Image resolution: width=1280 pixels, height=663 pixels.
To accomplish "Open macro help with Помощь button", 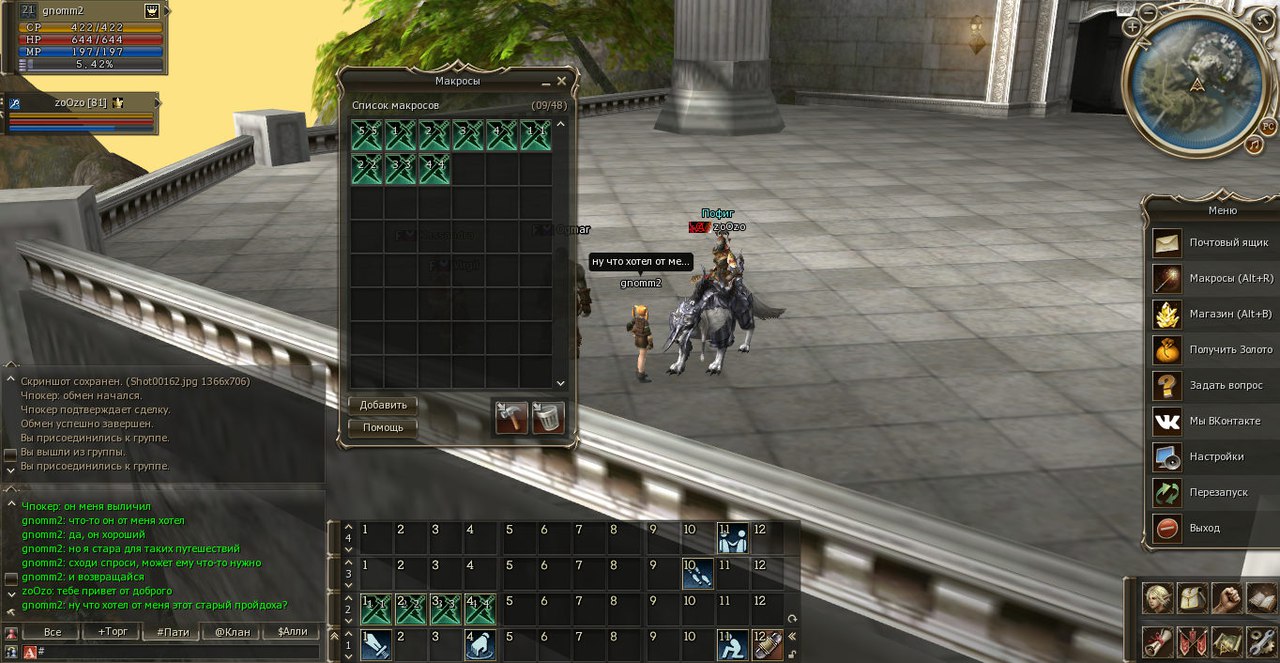I will point(383,427).
